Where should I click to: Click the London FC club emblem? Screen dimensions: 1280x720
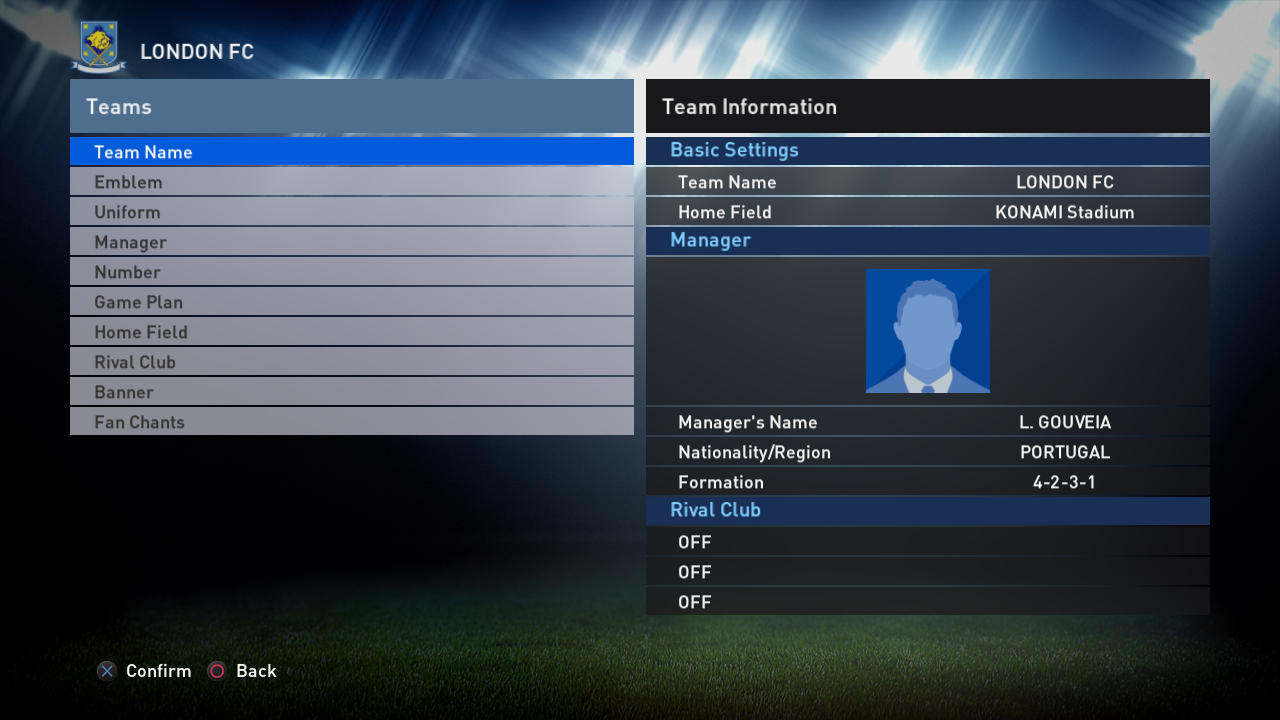click(99, 47)
